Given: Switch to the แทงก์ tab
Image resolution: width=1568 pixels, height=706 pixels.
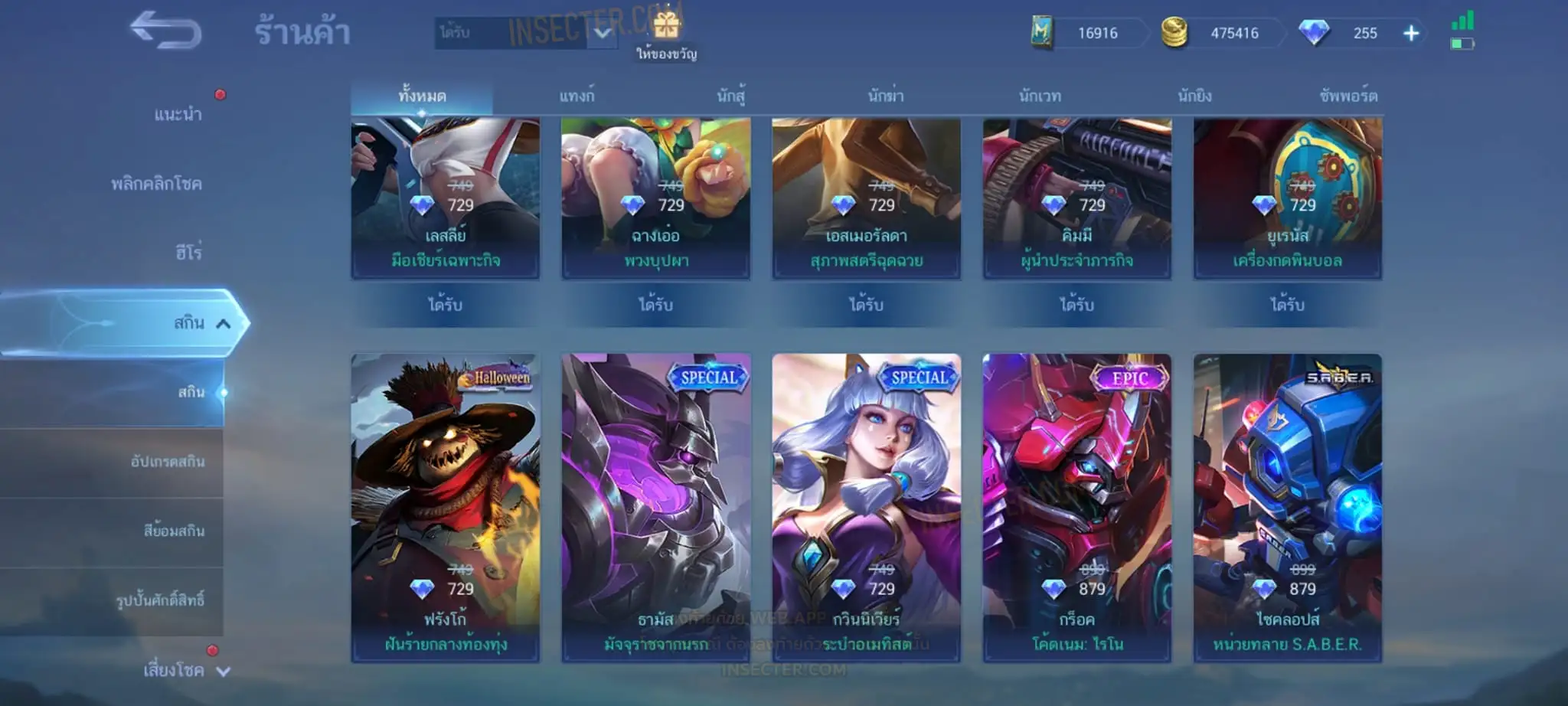Looking at the screenshot, I should (577, 96).
